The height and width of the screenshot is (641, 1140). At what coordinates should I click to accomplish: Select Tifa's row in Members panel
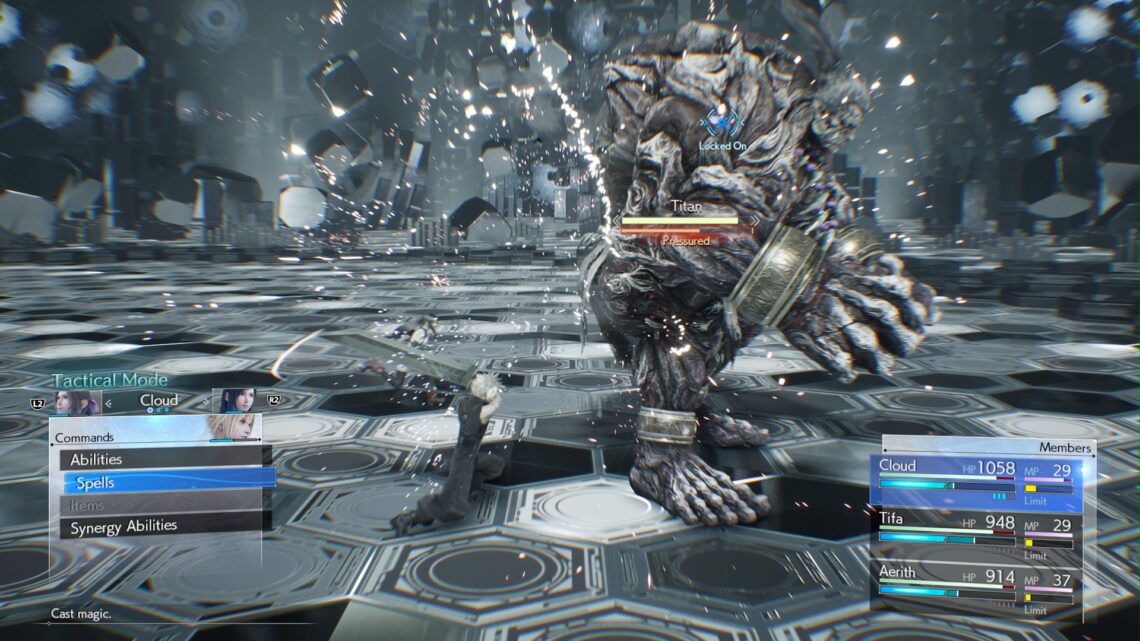point(976,537)
